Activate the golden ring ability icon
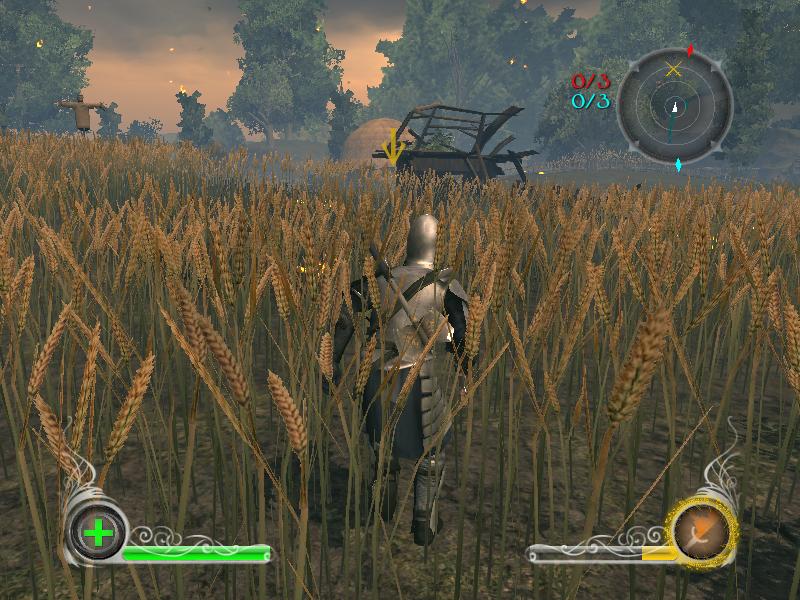 tap(704, 529)
